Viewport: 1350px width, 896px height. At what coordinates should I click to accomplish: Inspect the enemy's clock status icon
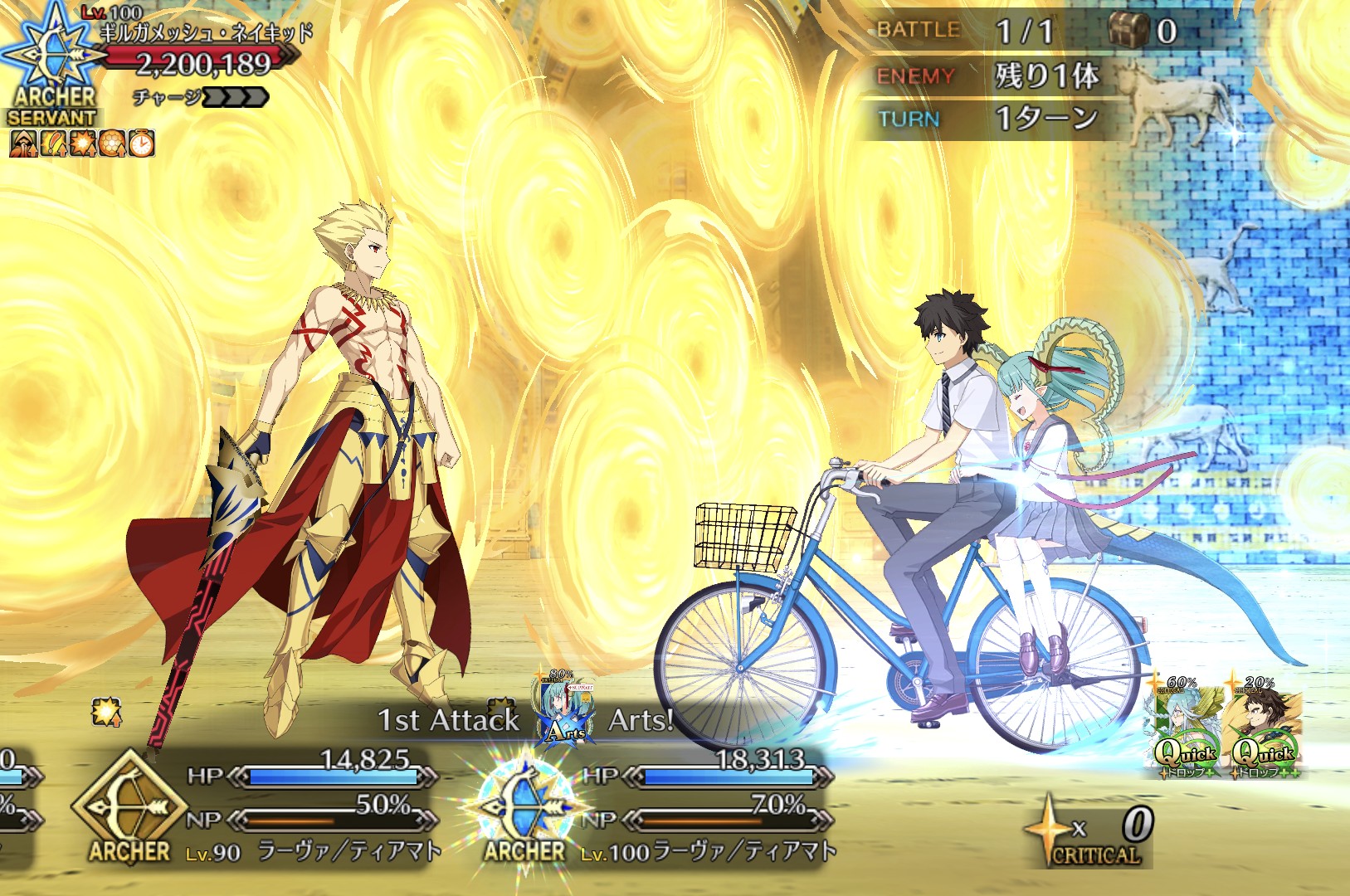point(142,143)
